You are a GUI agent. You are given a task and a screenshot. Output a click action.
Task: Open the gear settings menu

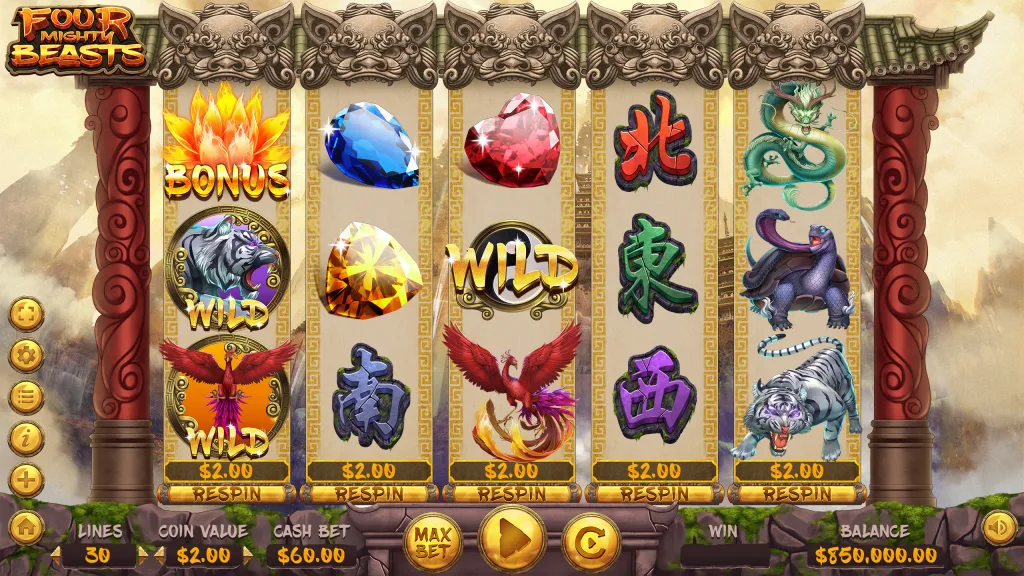[26, 355]
